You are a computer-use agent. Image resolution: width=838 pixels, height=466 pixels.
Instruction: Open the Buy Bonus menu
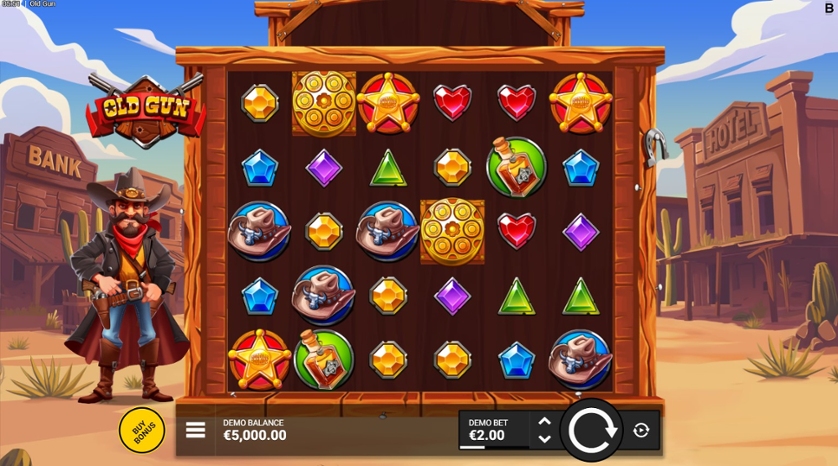tap(142, 429)
